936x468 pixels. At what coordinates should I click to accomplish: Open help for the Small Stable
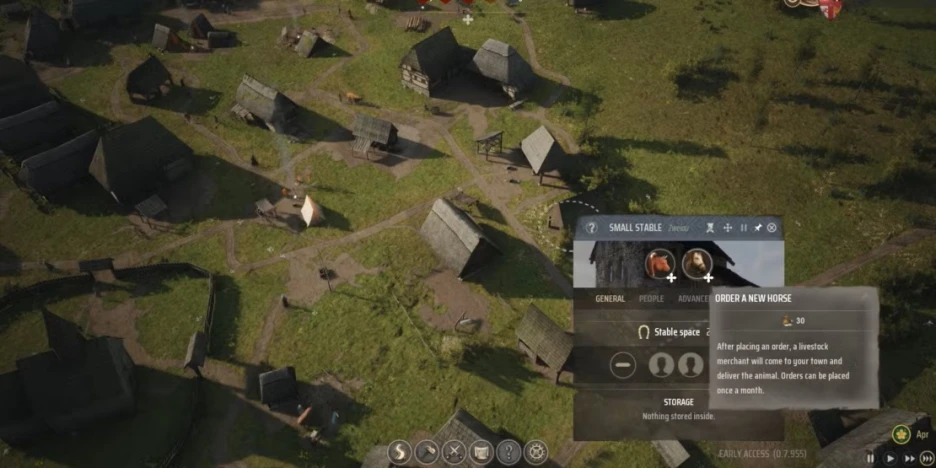(591, 228)
